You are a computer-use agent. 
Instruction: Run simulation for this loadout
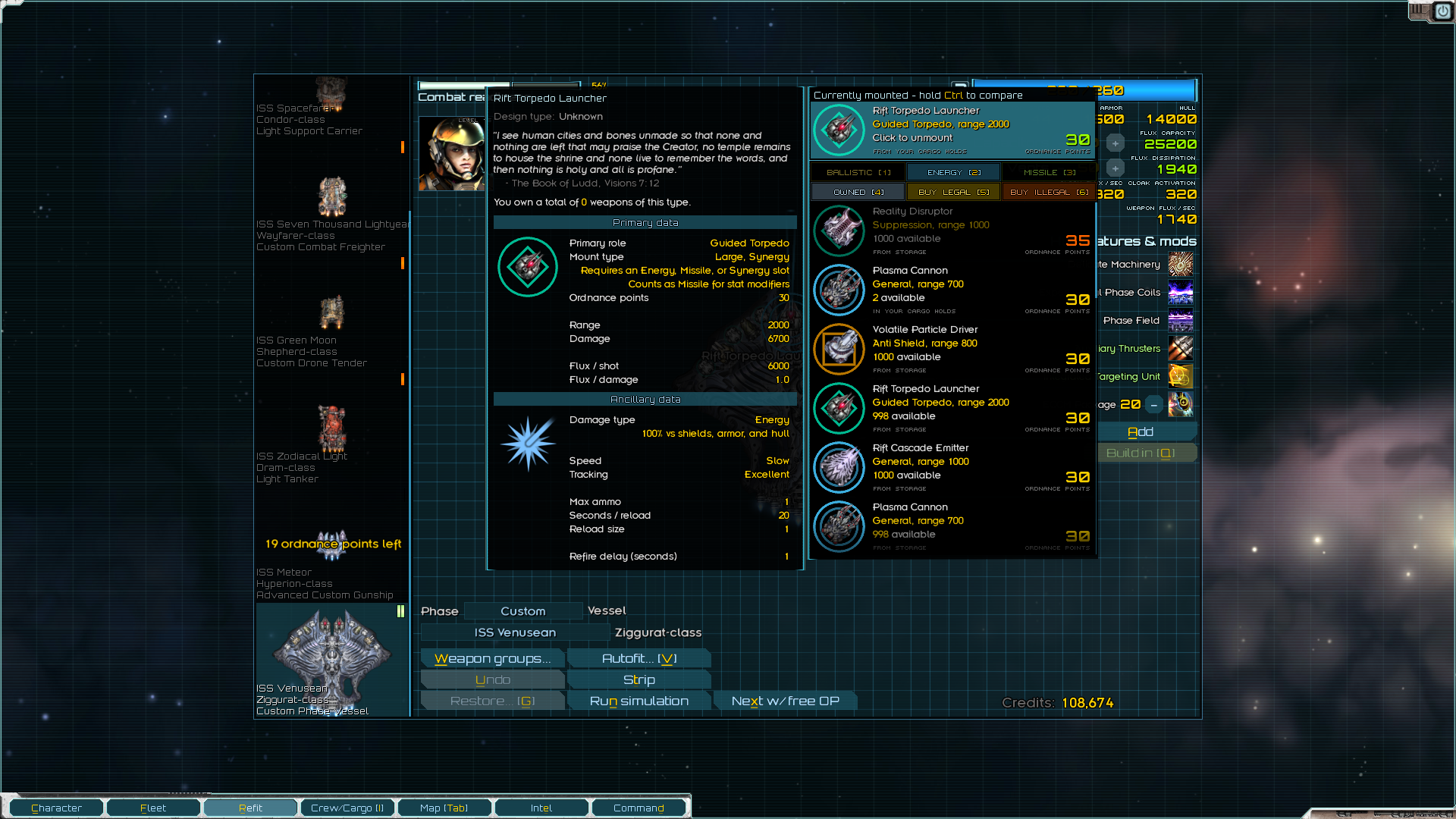coord(639,701)
